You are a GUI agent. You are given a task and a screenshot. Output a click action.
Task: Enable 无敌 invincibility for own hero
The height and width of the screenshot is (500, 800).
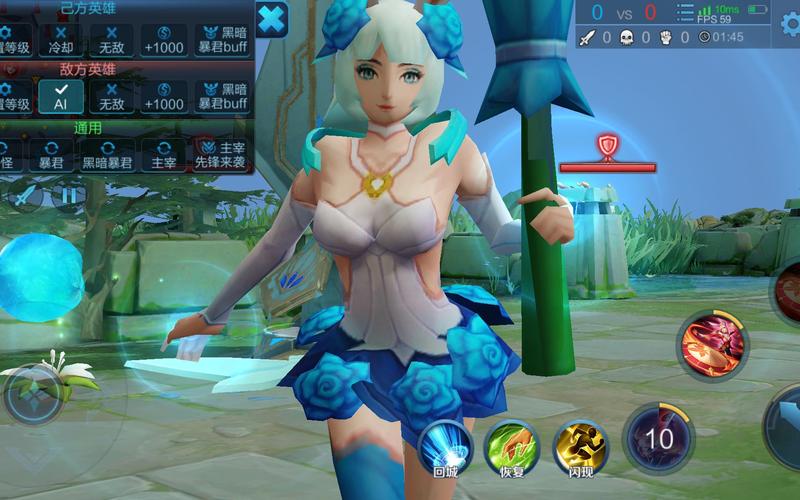pos(111,39)
